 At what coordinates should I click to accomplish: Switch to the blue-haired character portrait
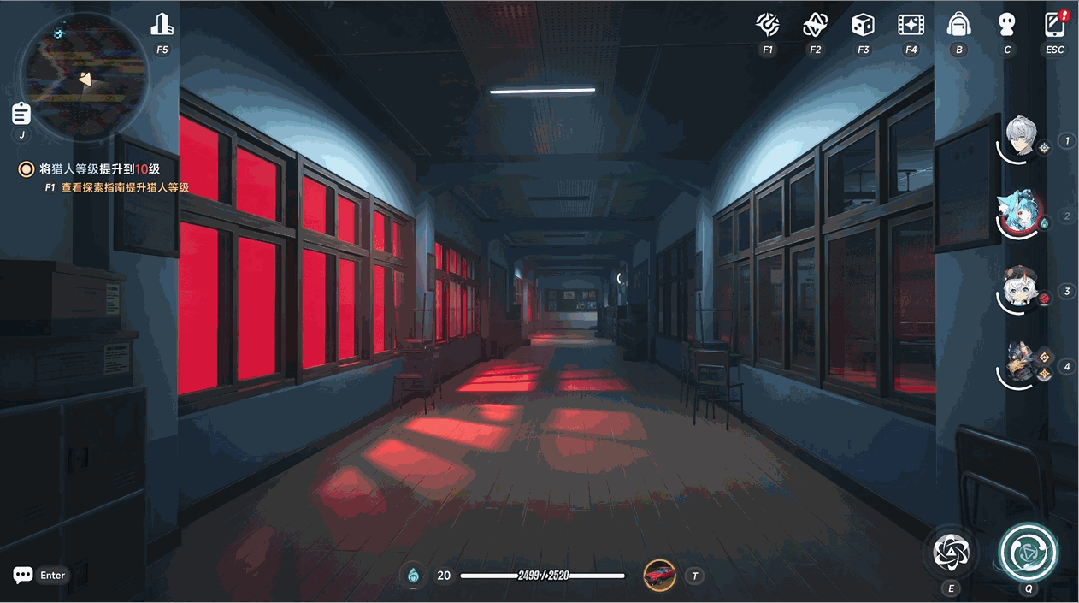coord(1020,214)
